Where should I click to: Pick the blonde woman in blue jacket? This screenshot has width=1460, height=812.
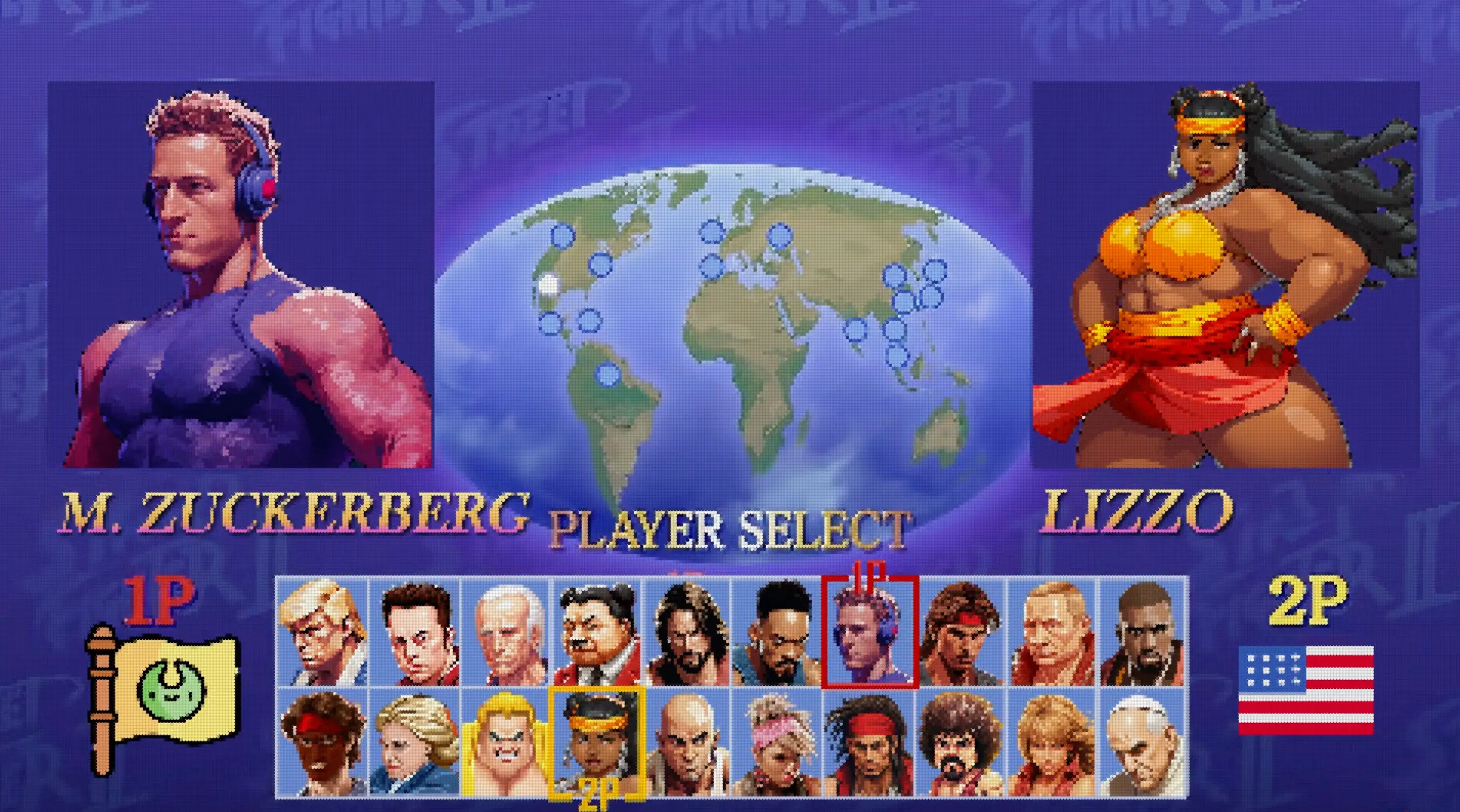click(414, 742)
